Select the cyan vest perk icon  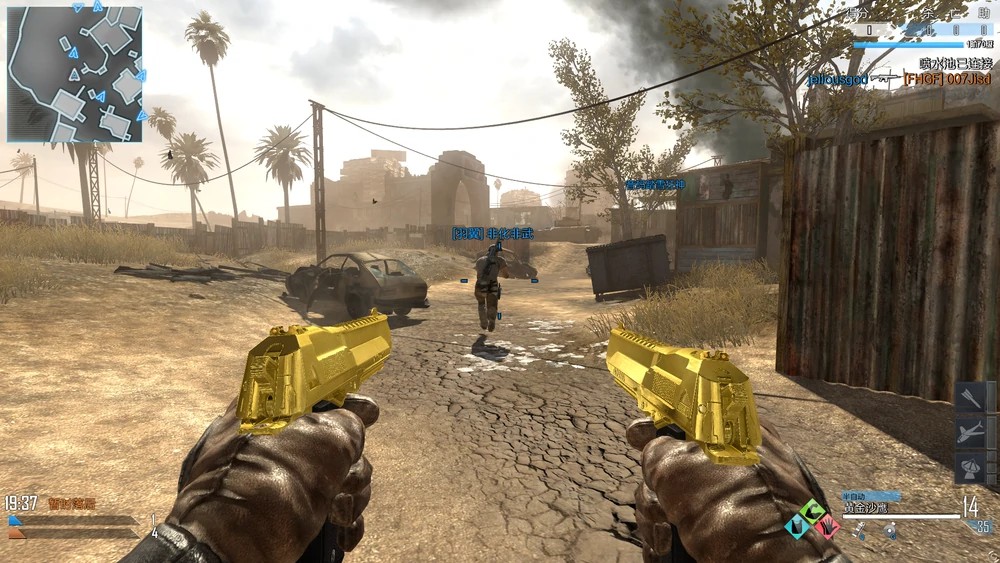click(x=798, y=525)
